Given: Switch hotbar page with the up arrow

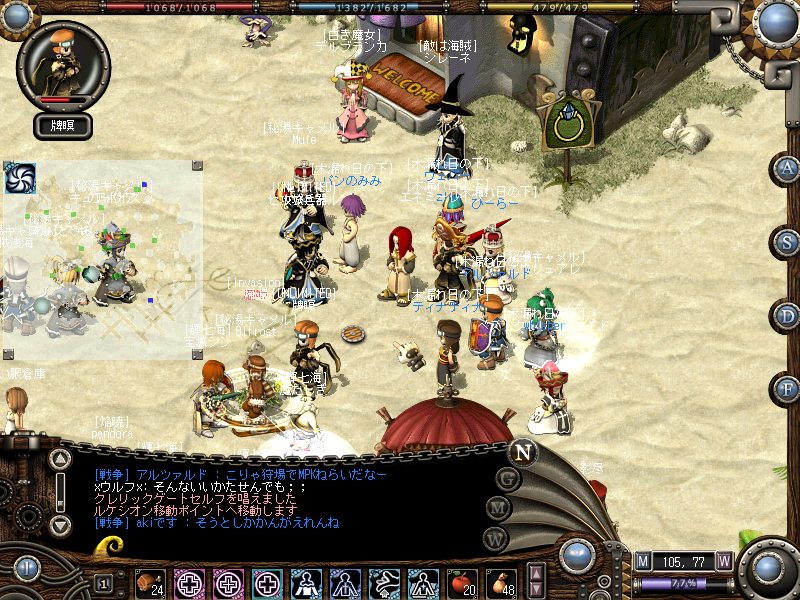Looking at the screenshot, I should tap(536, 574).
